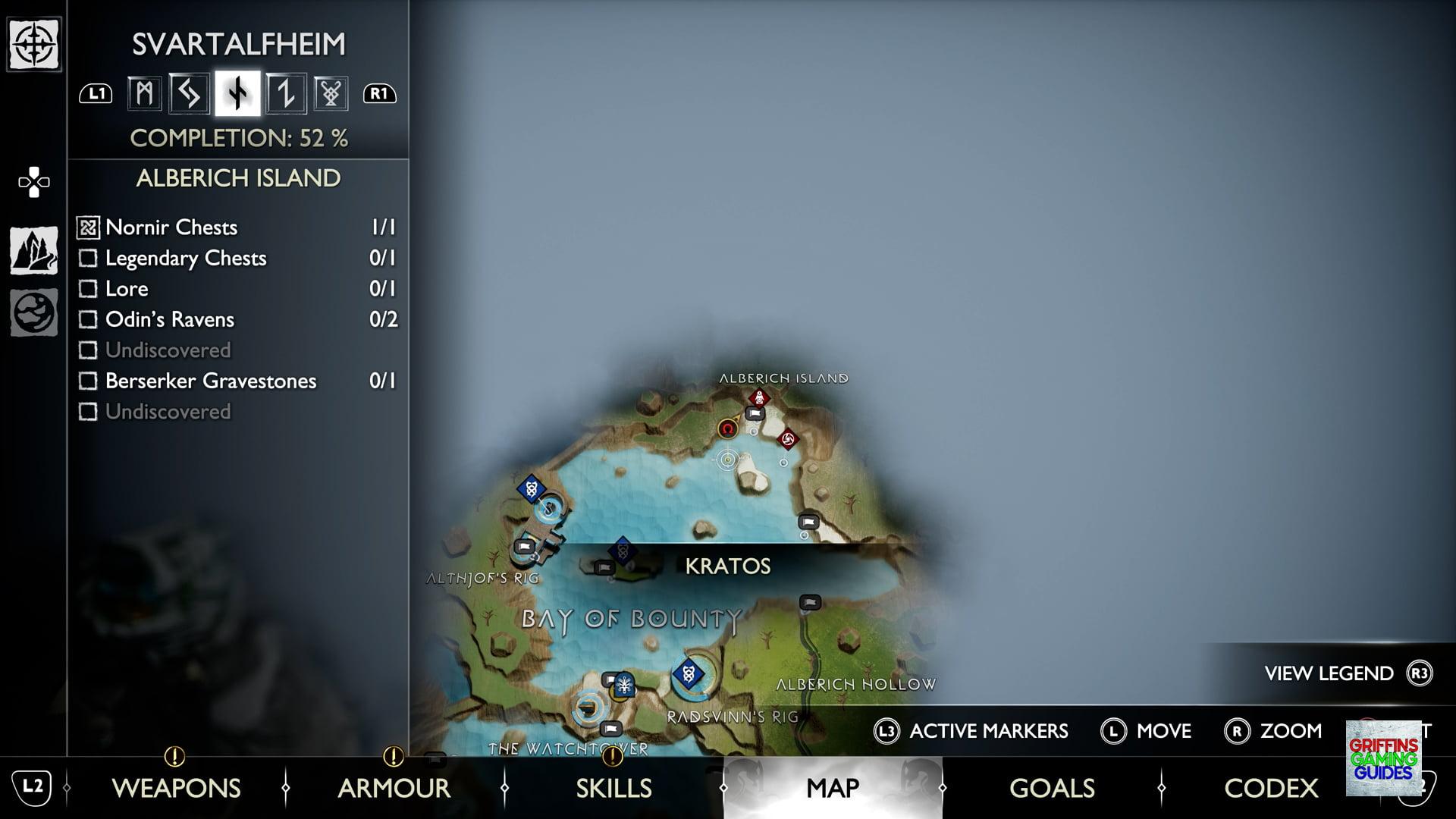Open the Goals tab
Viewport: 1456px width, 819px height.
coord(1052,788)
